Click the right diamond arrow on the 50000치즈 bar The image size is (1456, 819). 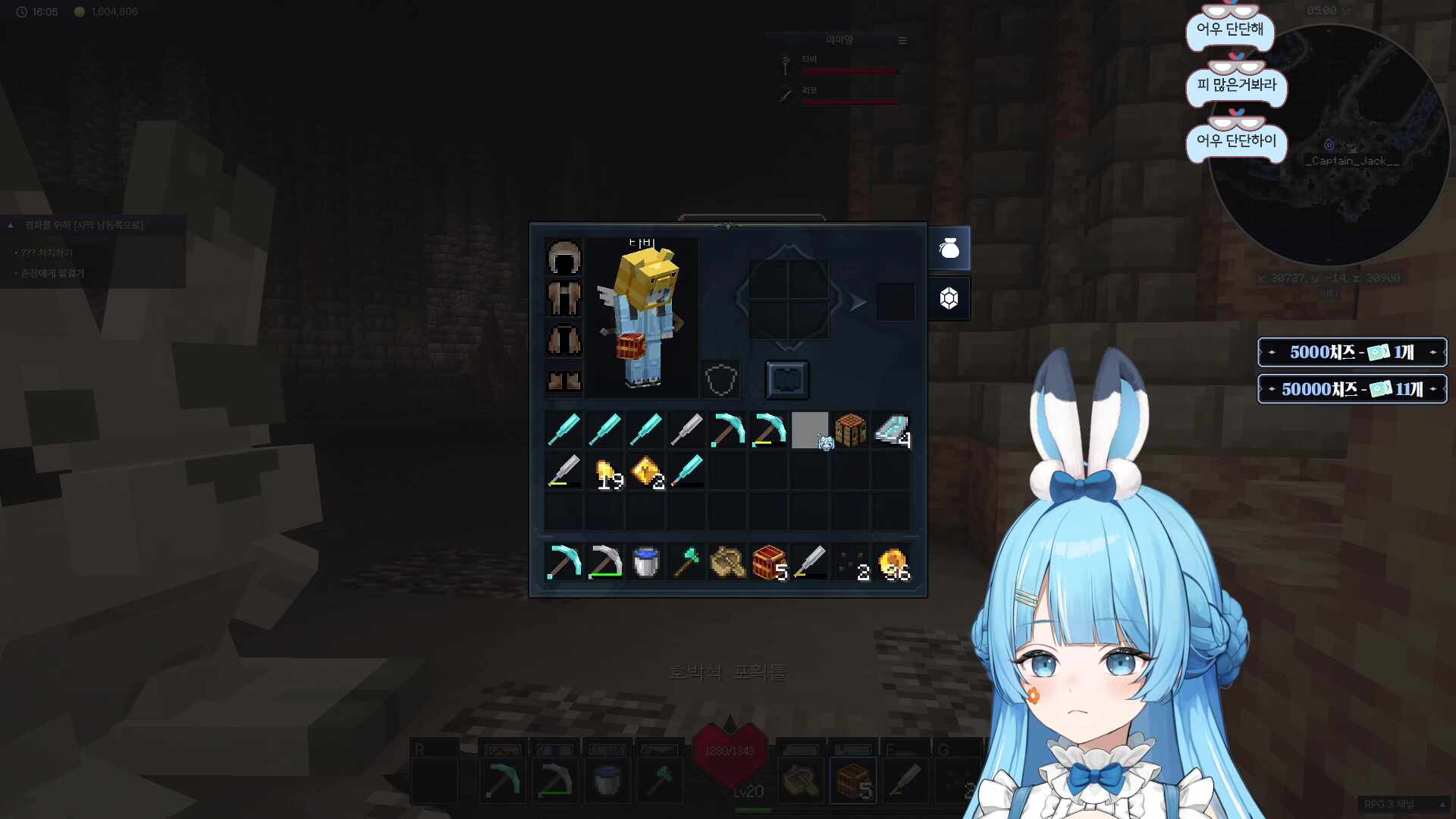click(x=1435, y=389)
